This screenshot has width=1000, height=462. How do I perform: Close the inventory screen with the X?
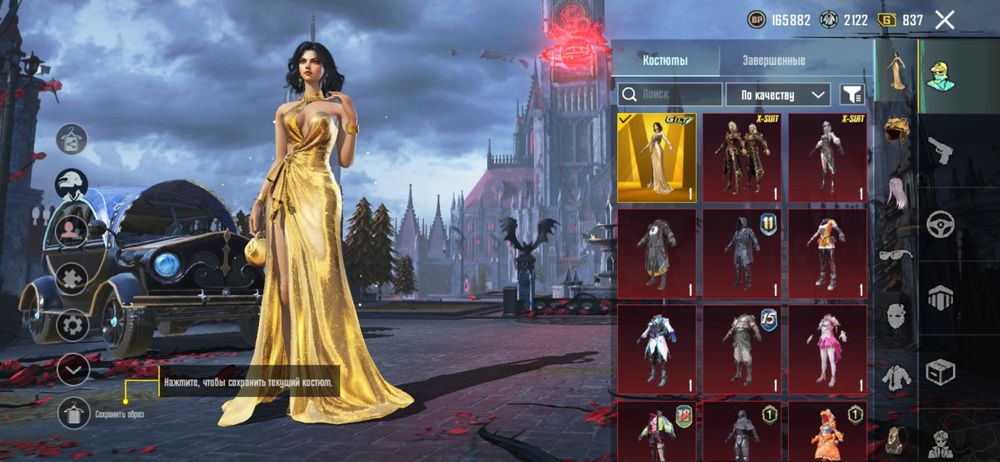944,19
